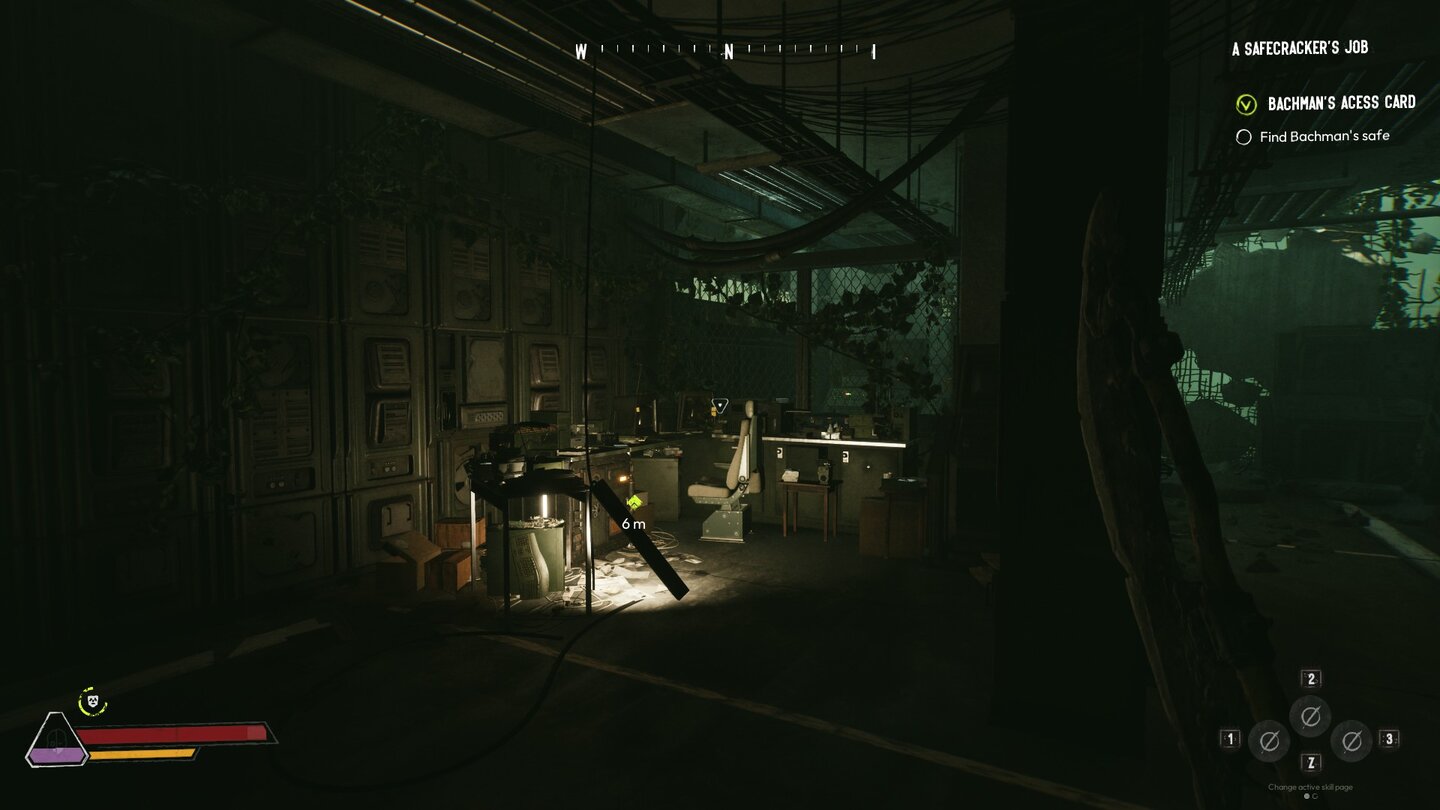The image size is (1440, 810).
Task: Toggle the Find Bachman's safe objective circle
Action: (1244, 136)
